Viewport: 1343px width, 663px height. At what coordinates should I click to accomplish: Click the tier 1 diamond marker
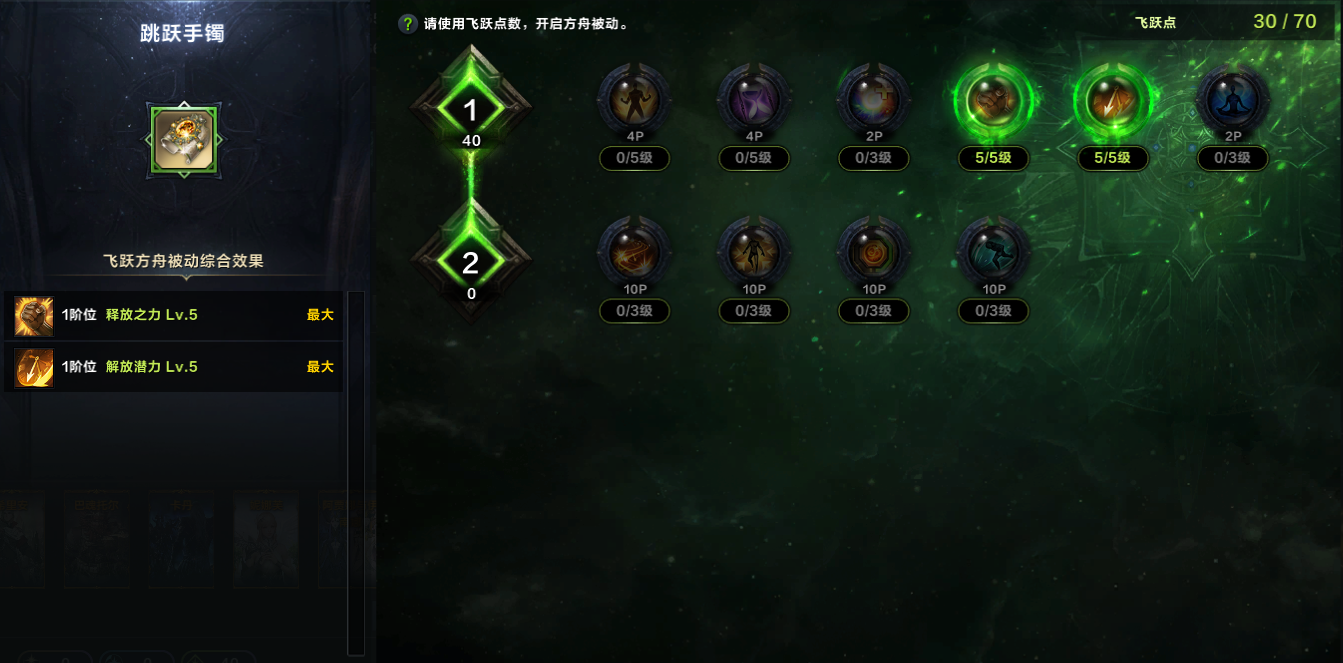(471, 110)
